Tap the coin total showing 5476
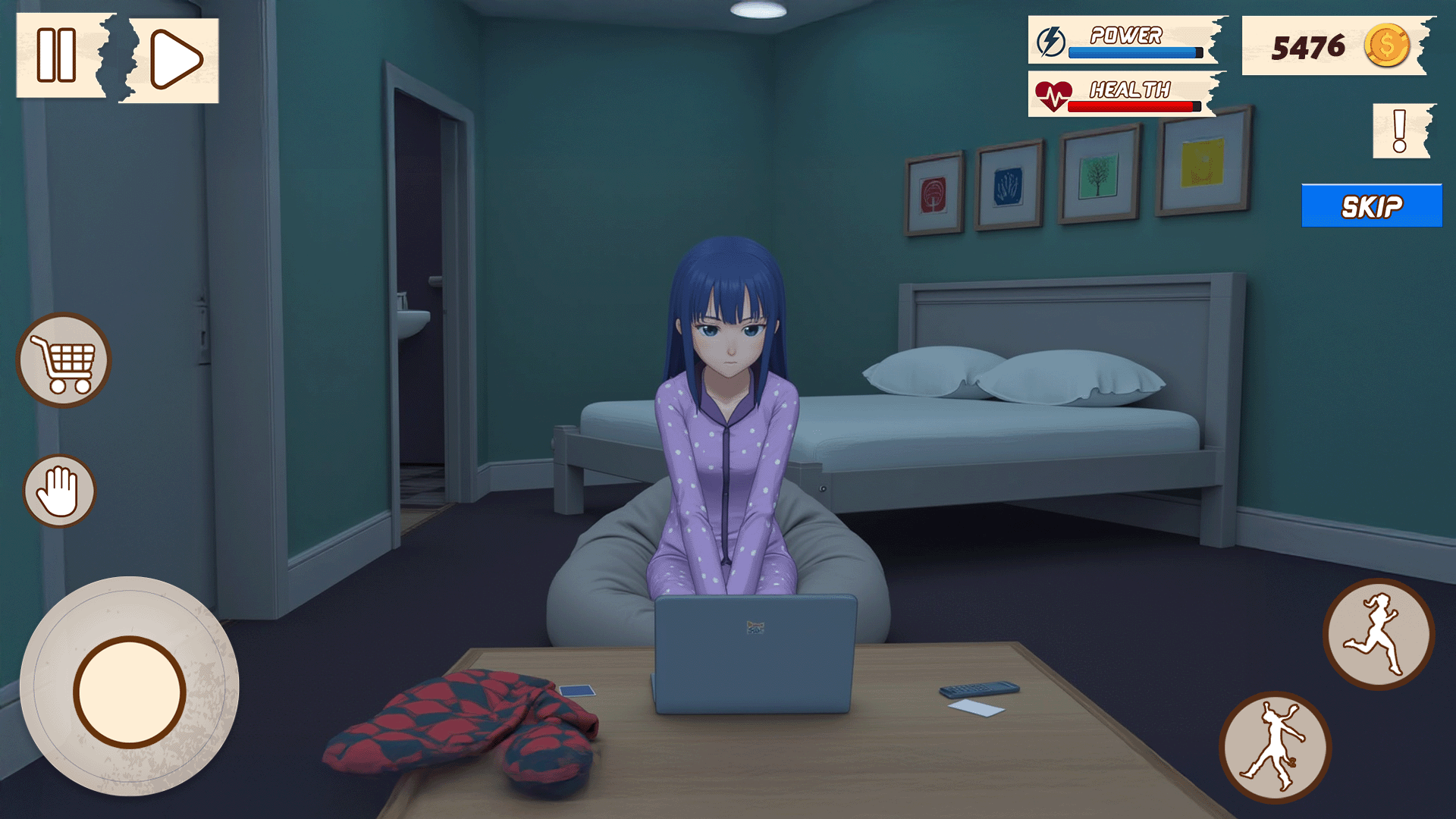The height and width of the screenshot is (819, 1456). (x=1308, y=48)
